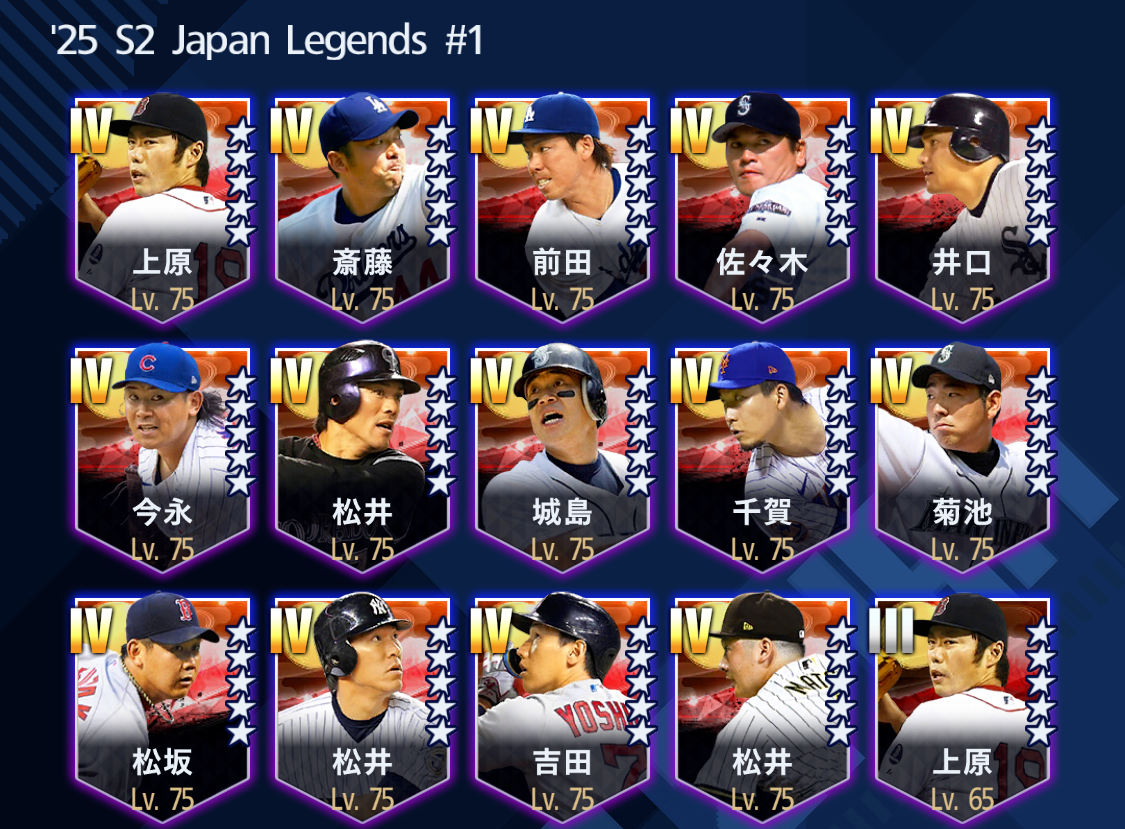Viewport: 1125px width, 829px height.
Task: Select the 今永 Cubs card
Action: point(162,455)
